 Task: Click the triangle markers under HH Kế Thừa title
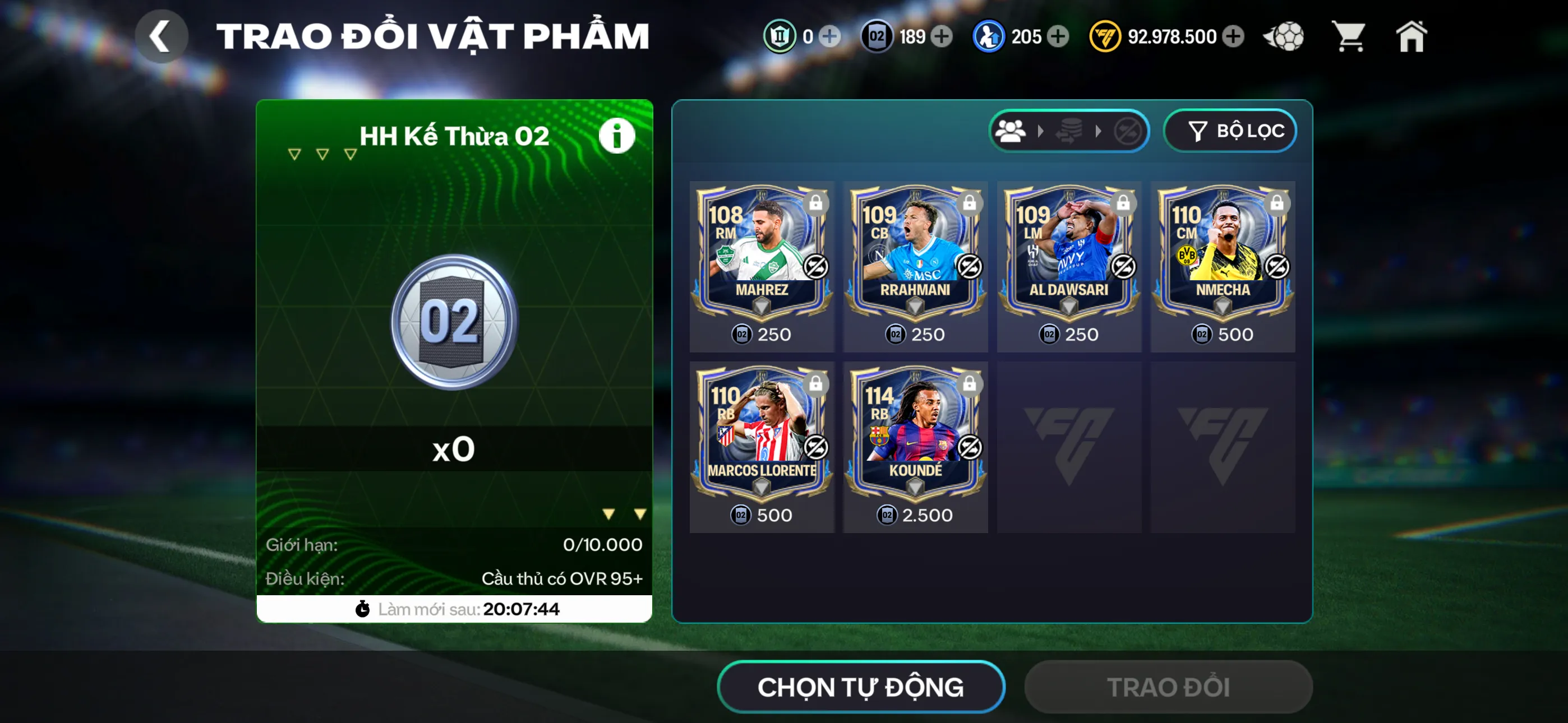[x=321, y=154]
